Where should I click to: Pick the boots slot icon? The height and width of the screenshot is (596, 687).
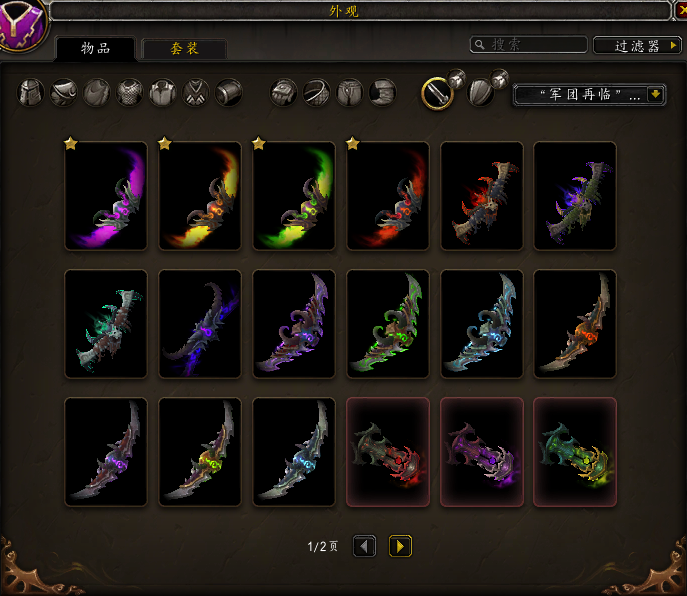click(x=383, y=93)
